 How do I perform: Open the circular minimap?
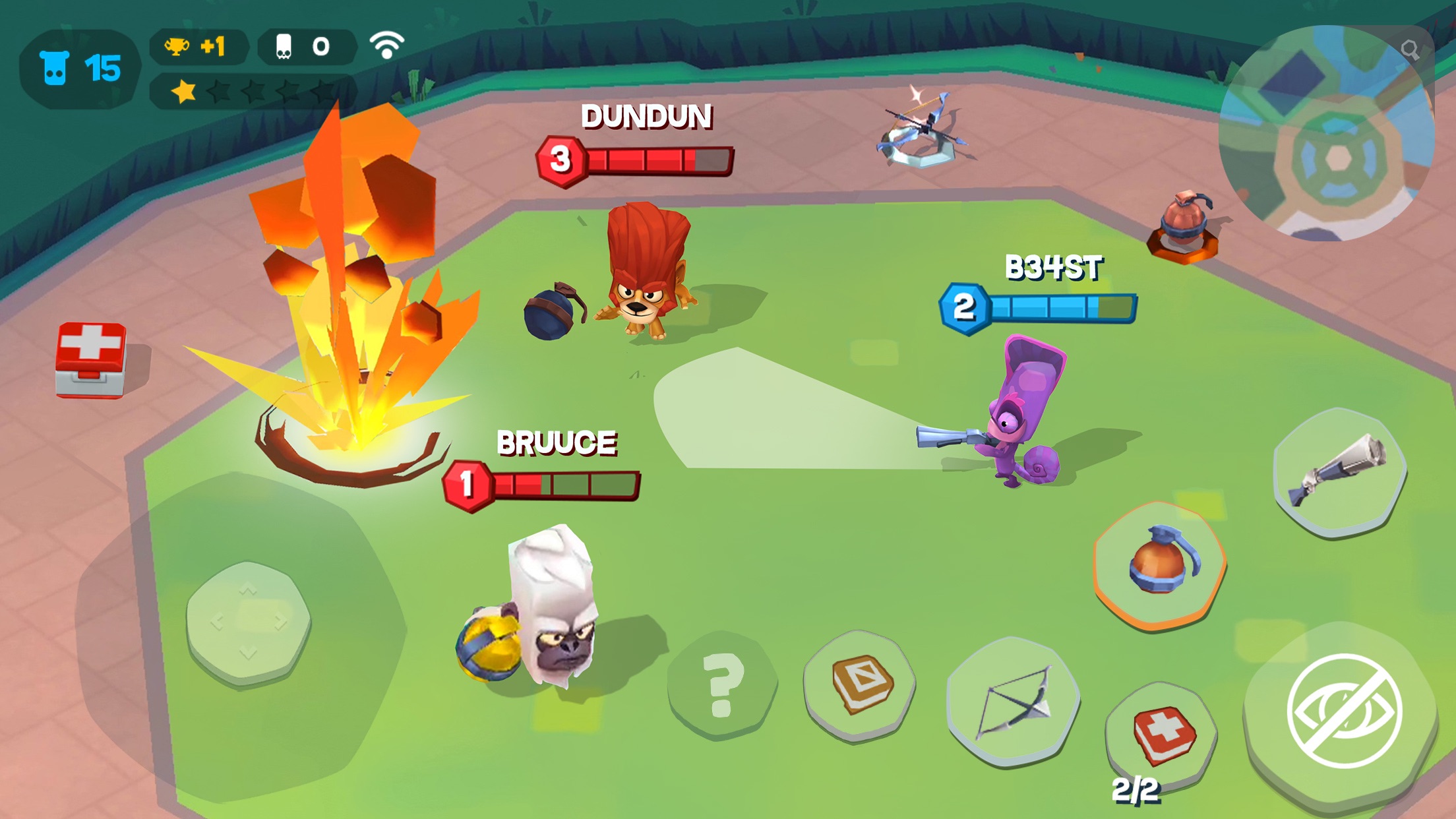tap(1325, 135)
